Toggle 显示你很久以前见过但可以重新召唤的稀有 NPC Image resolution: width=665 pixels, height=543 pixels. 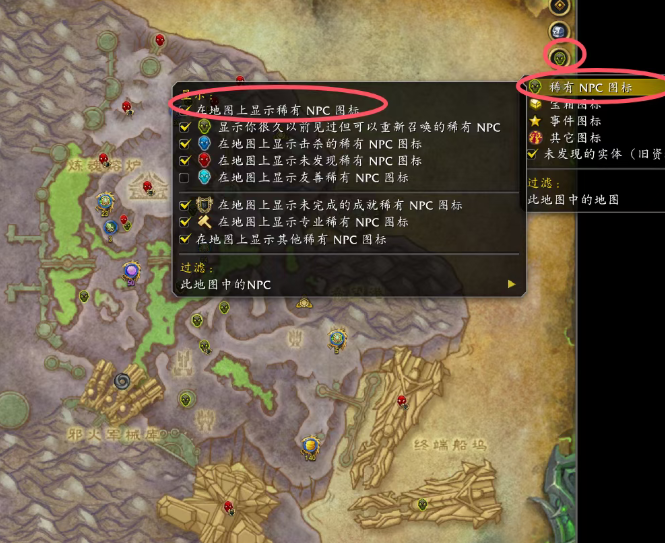[x=184, y=127]
